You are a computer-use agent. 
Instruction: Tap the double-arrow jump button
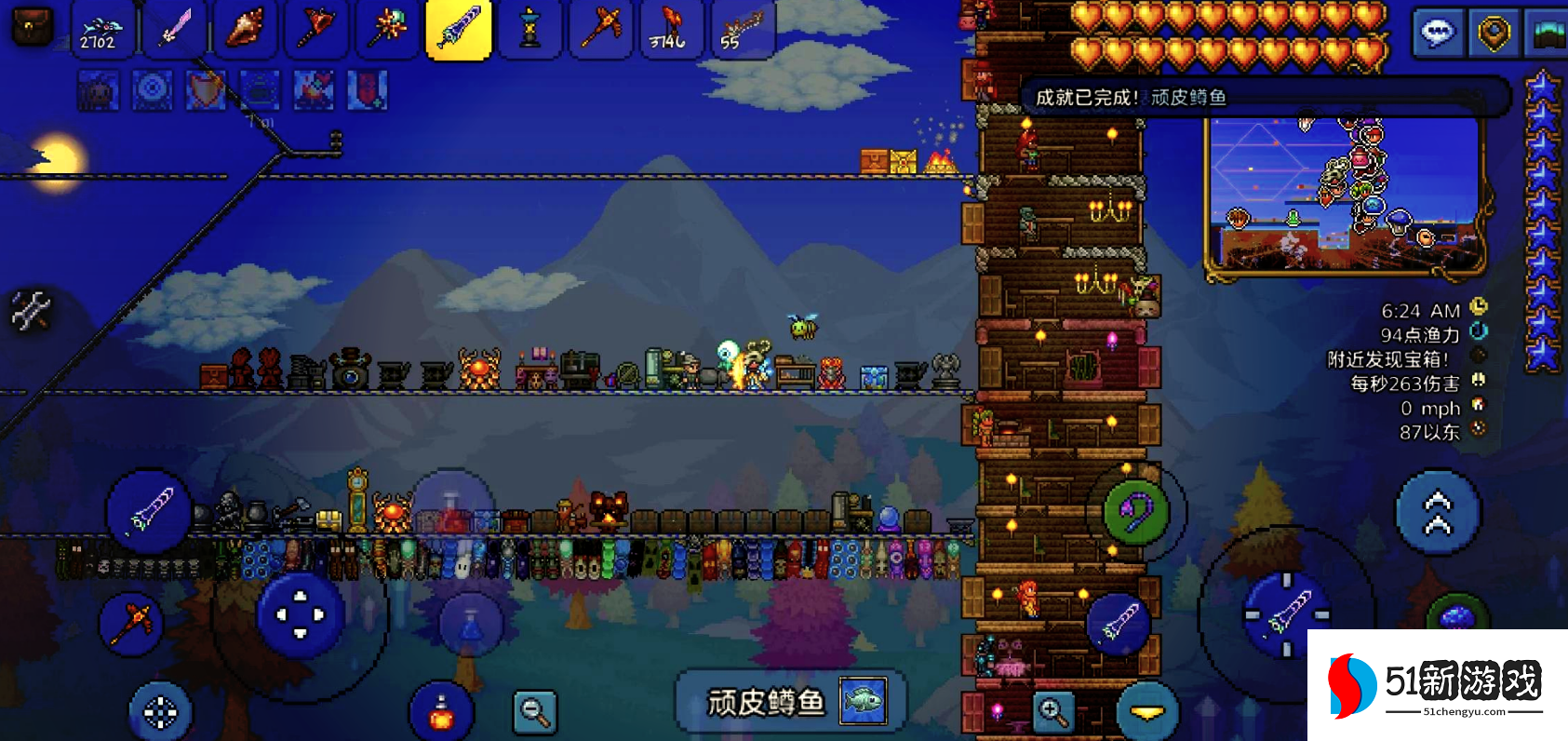1438,513
